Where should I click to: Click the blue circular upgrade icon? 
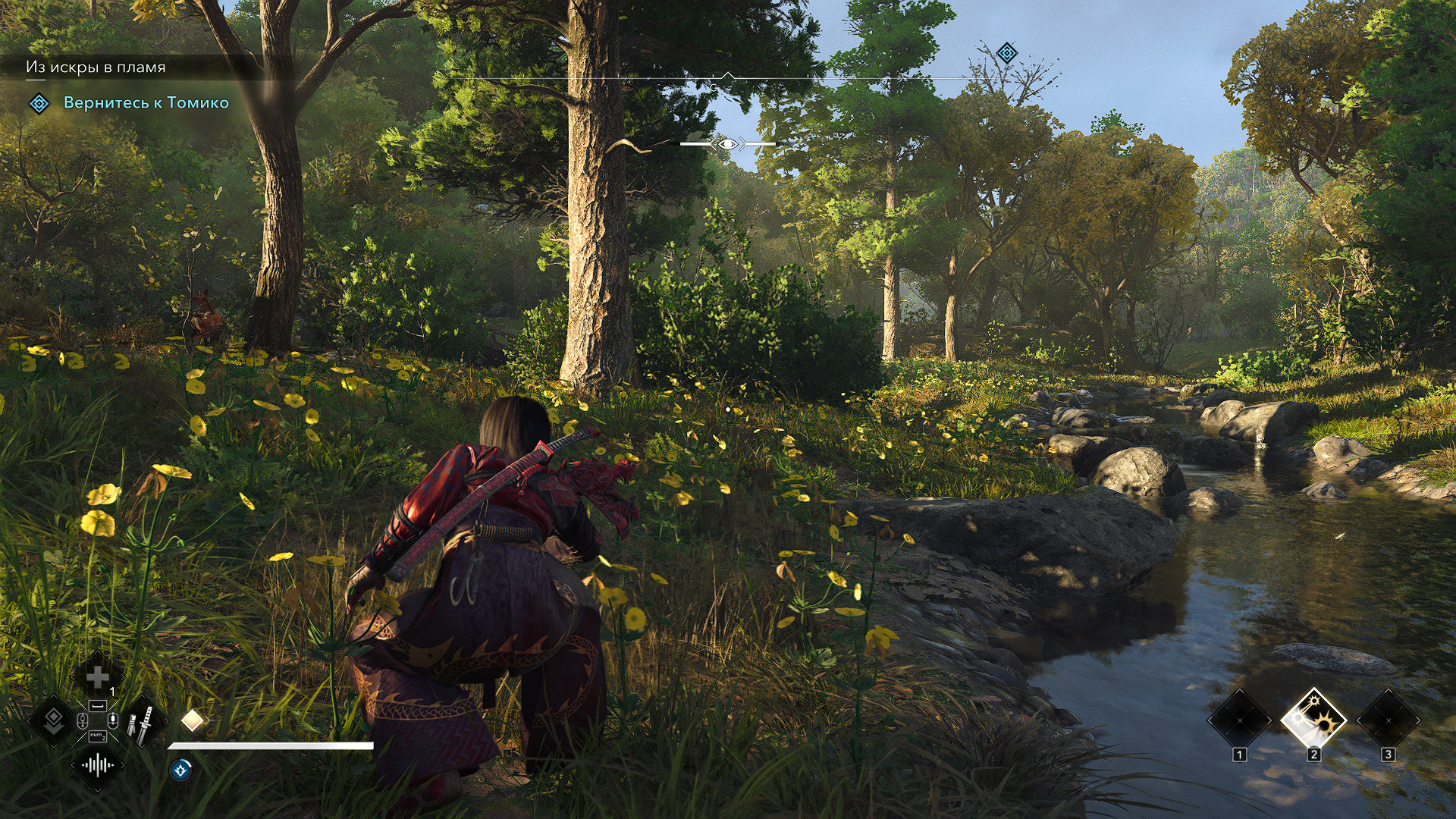click(180, 770)
